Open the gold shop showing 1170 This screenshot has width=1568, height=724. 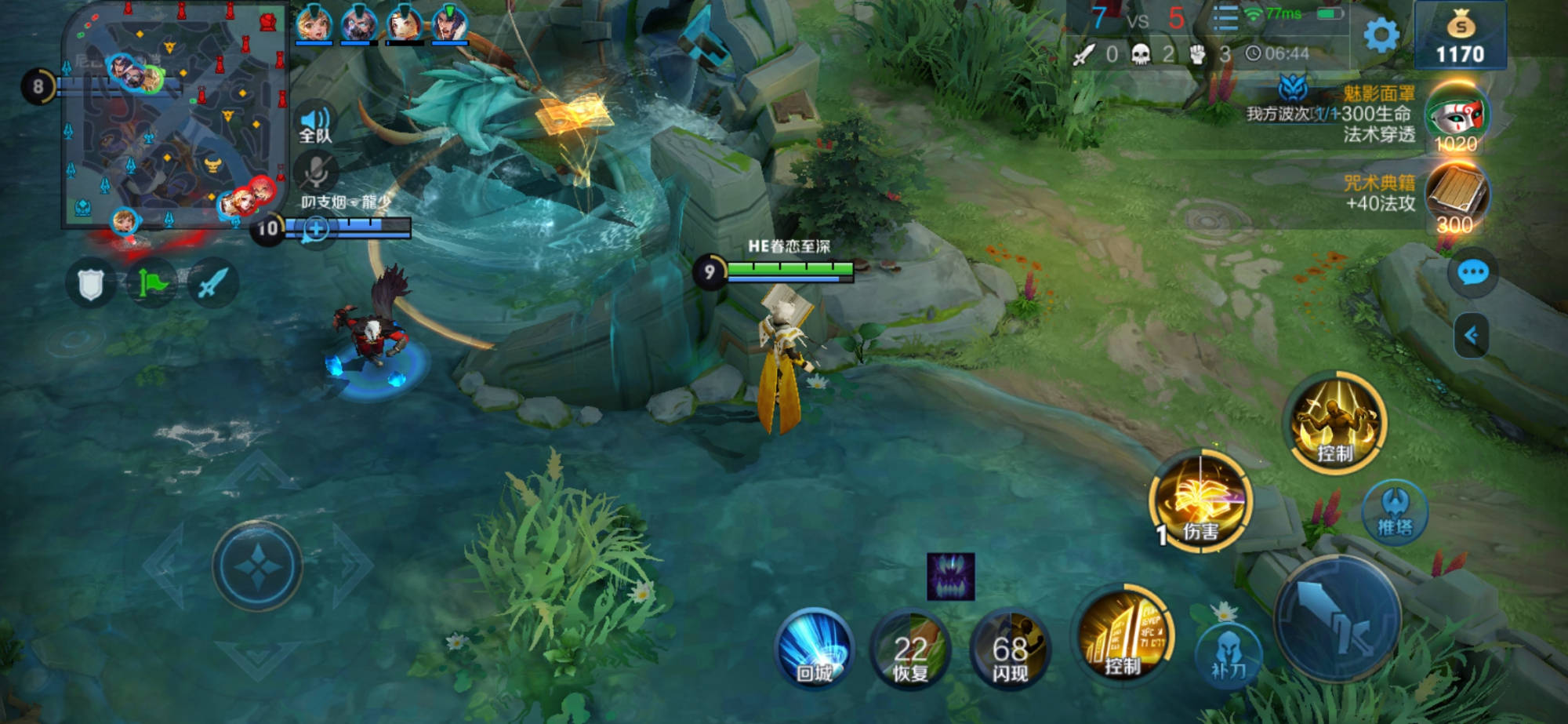click(1460, 35)
